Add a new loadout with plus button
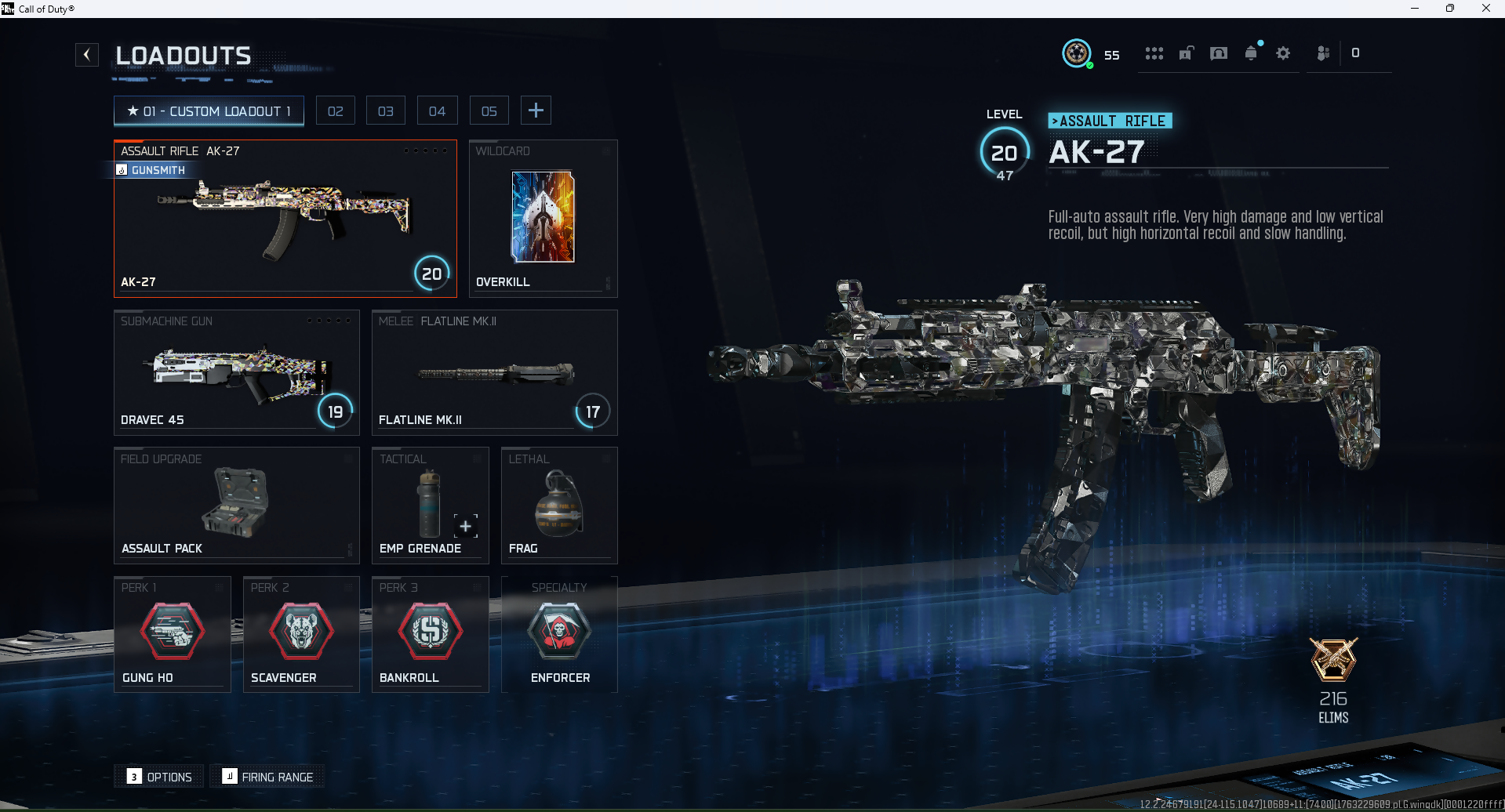 tap(536, 111)
